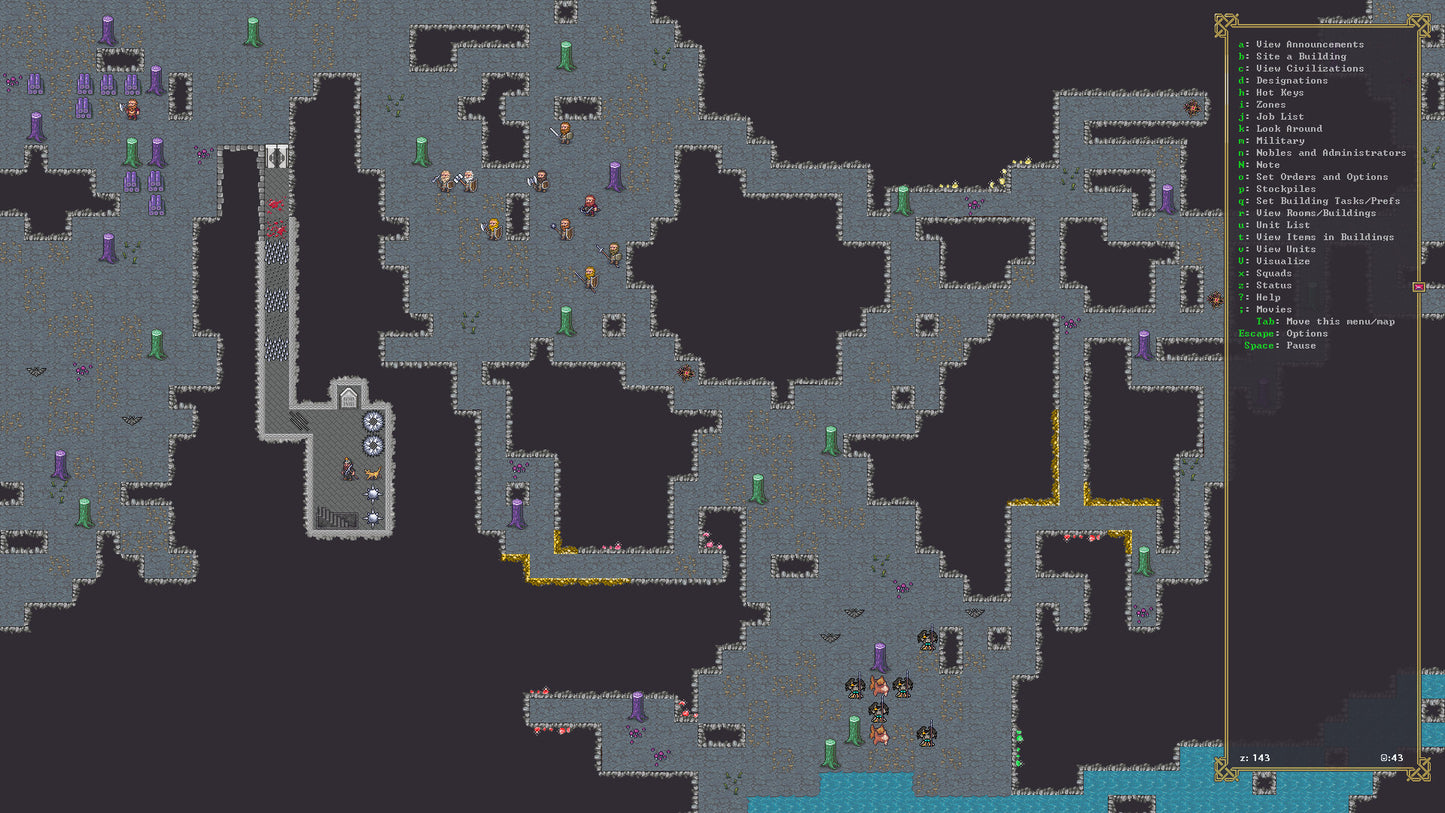
Task: Open the Unit List entry
Action: click(1283, 225)
